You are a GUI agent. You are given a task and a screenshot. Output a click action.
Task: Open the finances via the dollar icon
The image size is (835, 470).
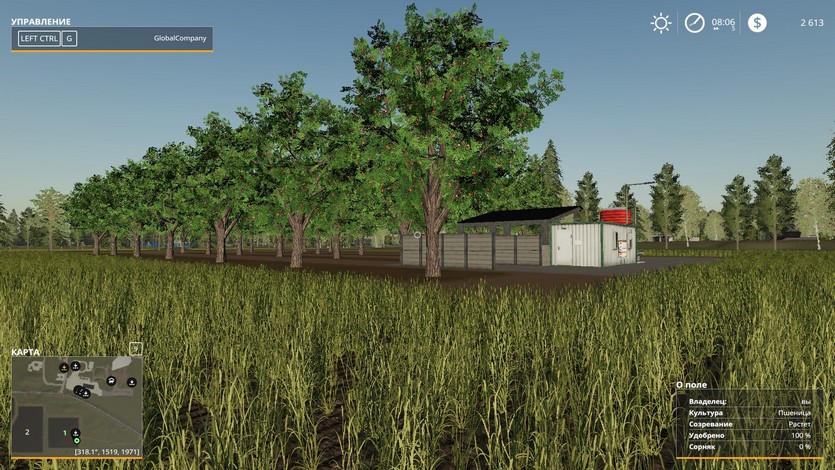click(757, 23)
